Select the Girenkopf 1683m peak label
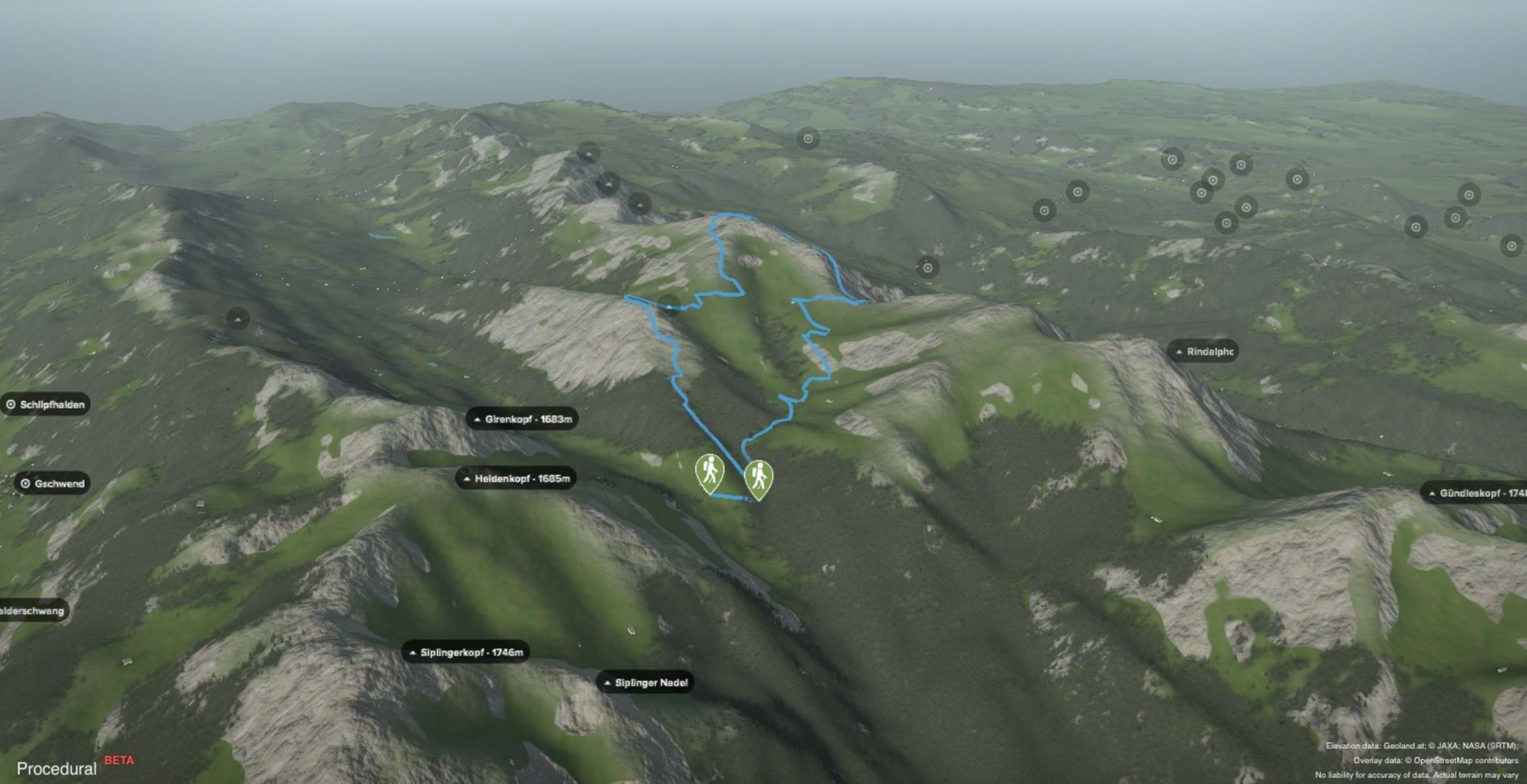Image resolution: width=1527 pixels, height=784 pixels. (522, 419)
